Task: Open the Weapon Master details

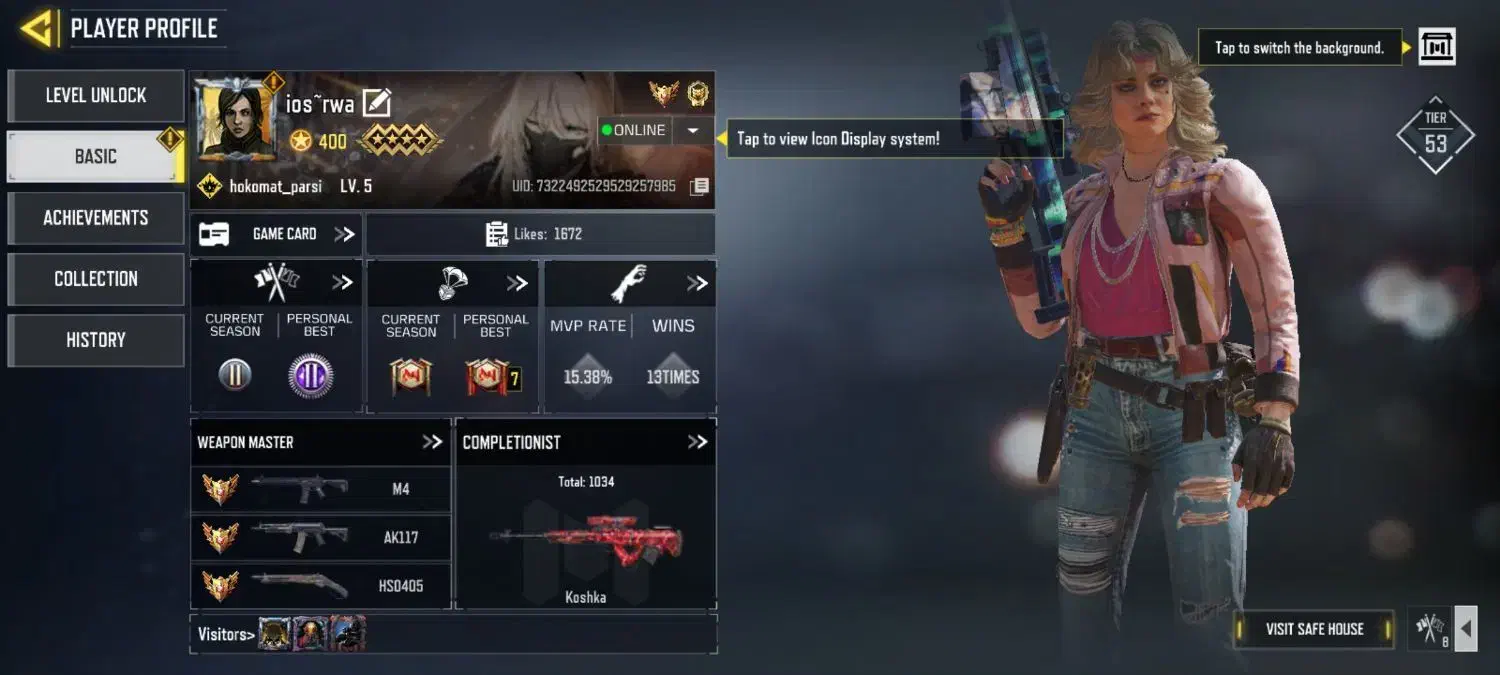Action: click(x=432, y=442)
